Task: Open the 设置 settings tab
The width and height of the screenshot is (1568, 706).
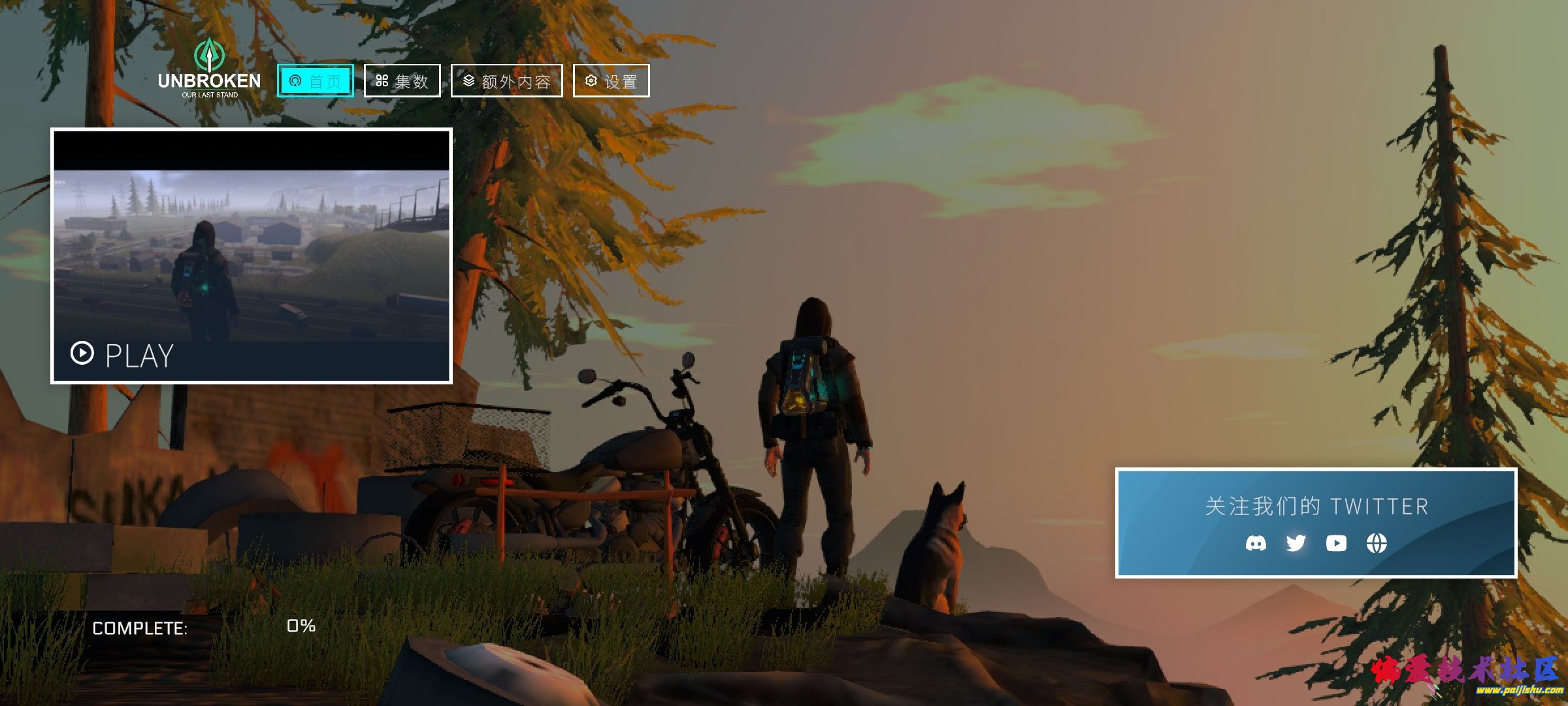Action: pos(611,81)
